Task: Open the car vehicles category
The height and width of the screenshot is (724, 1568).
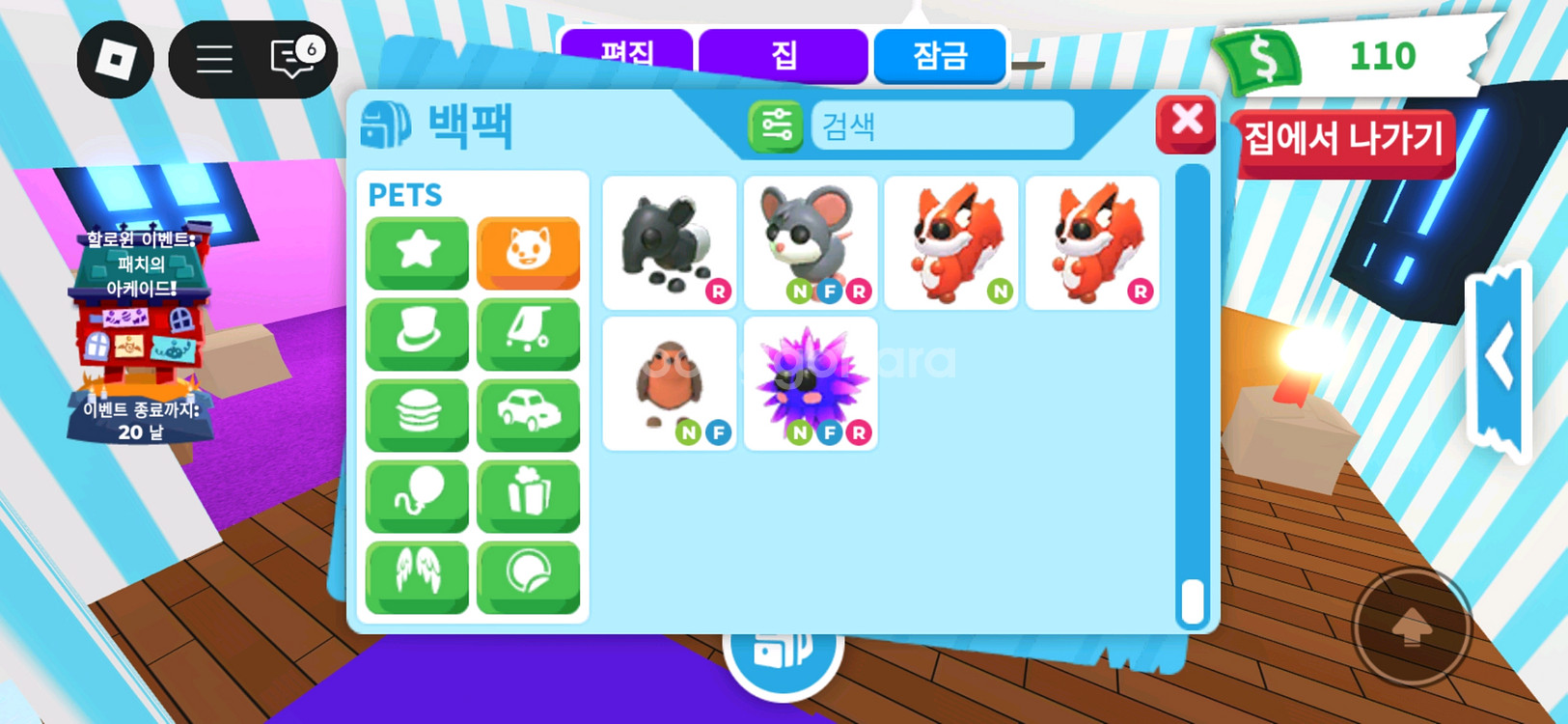Action: 528,413
